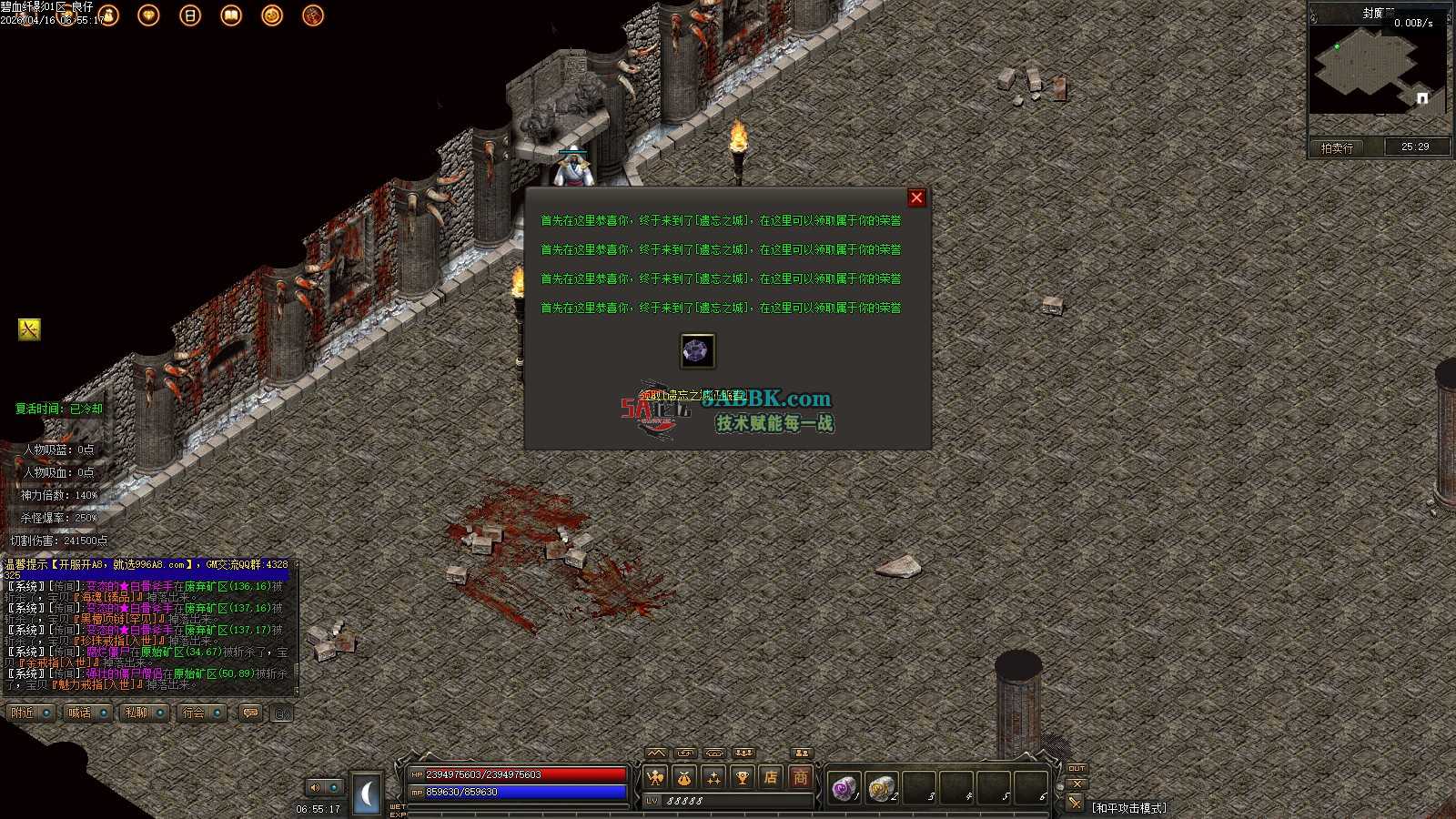Use the golden spiral stone in hotbar slot 2
Screen dimensions: 1456x819
(880, 787)
